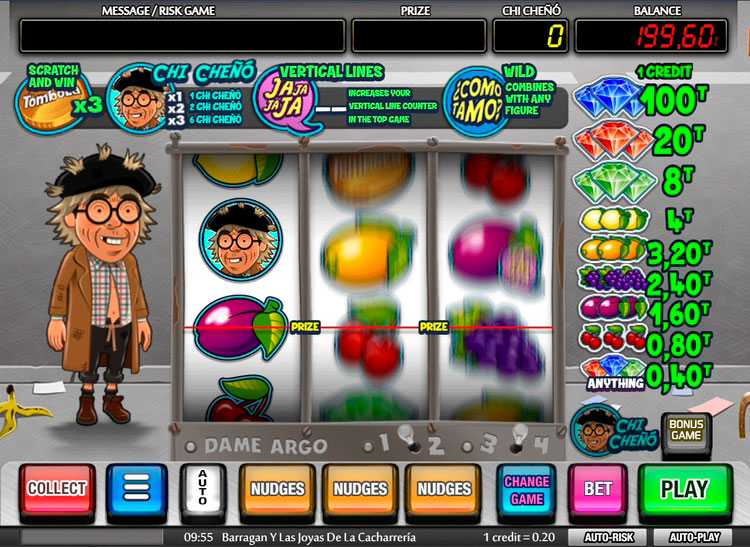Open the blue three-line menu button
The width and height of the screenshot is (750, 547).
pyautogui.click(x=137, y=490)
